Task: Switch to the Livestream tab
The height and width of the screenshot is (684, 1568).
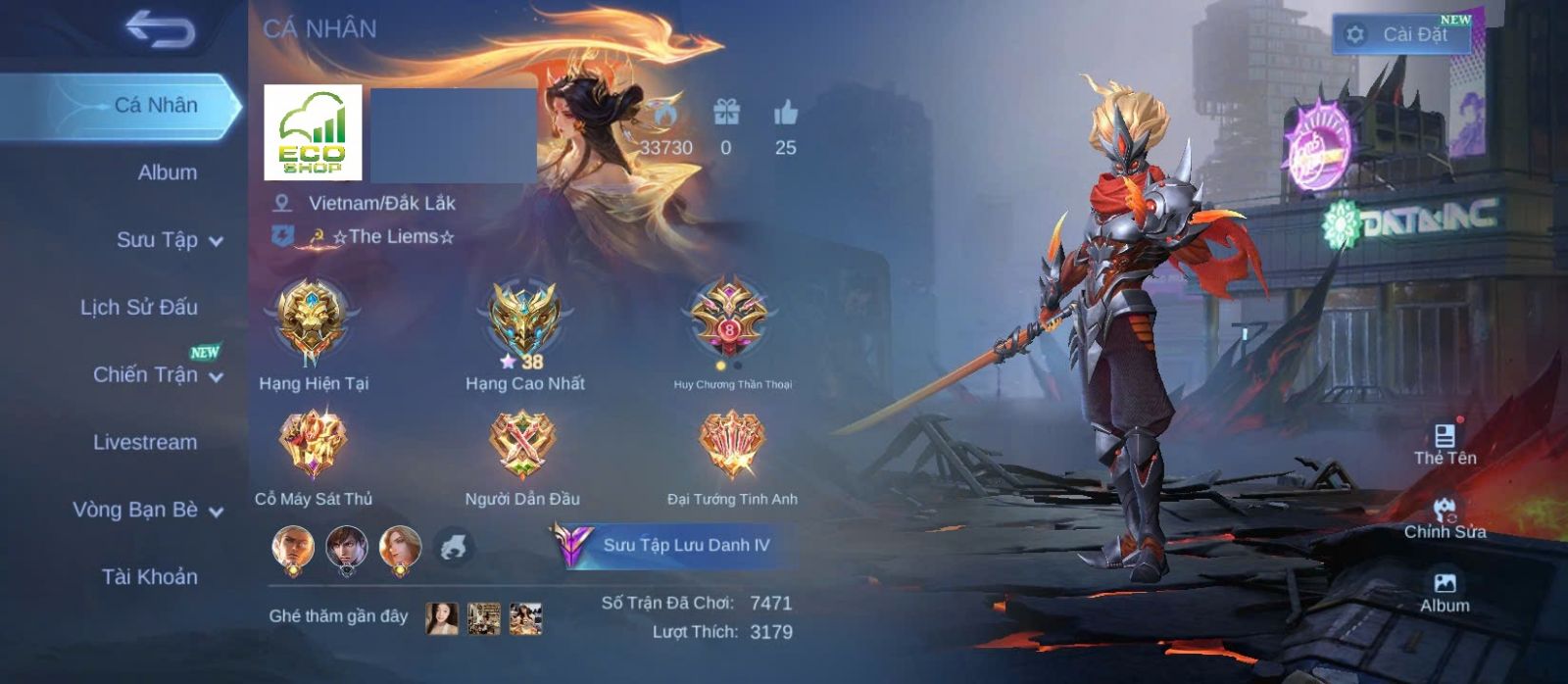Action: point(144,442)
